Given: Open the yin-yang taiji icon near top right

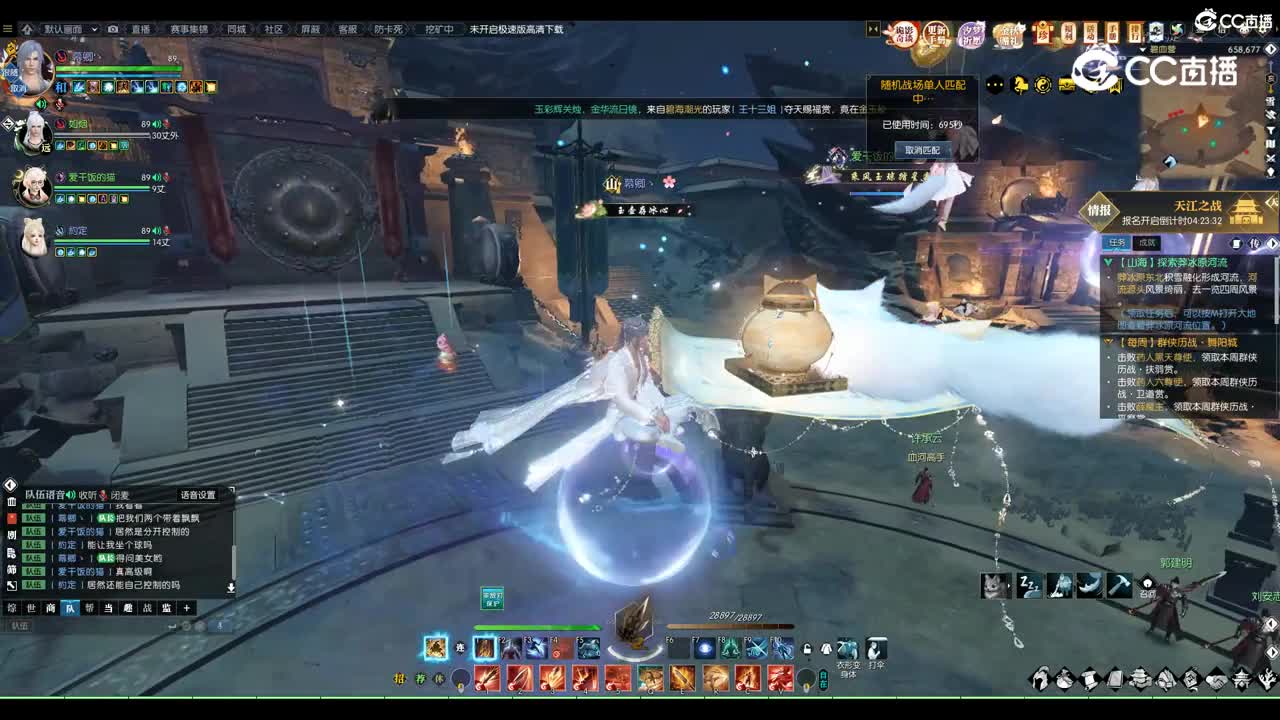Looking at the screenshot, I should tap(1042, 84).
